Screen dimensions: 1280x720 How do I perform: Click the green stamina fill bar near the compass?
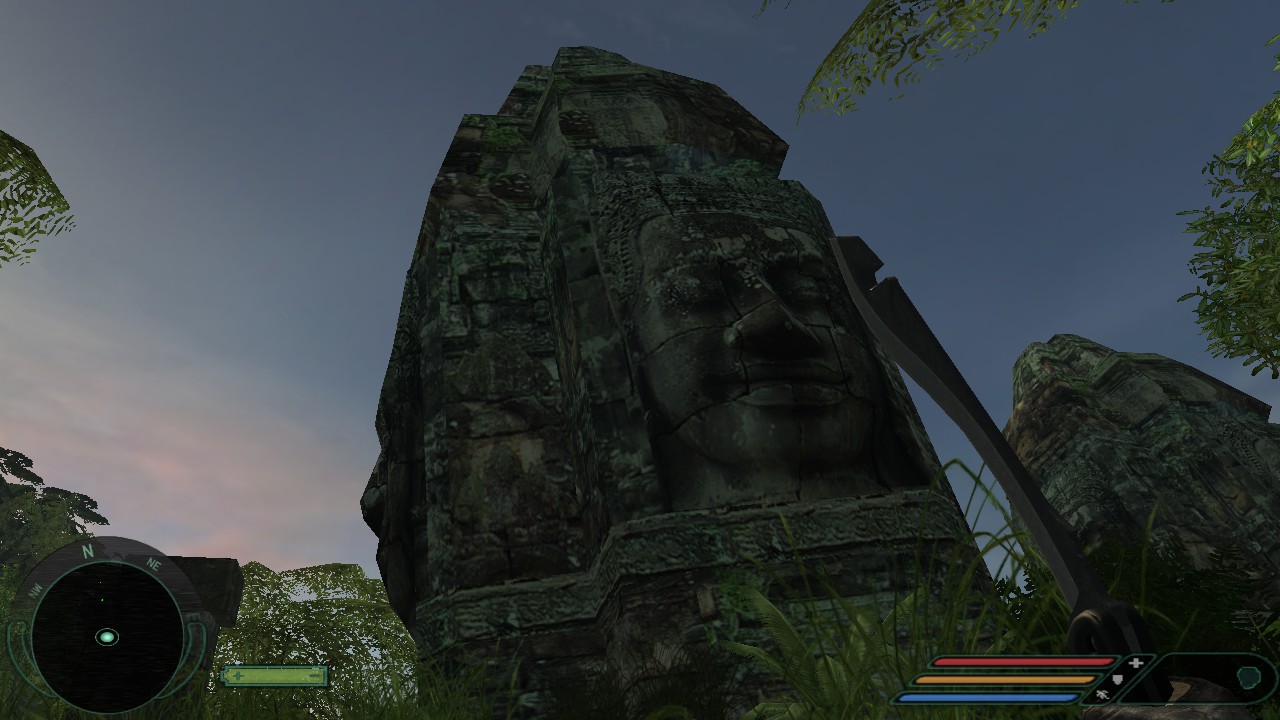[x=273, y=676]
